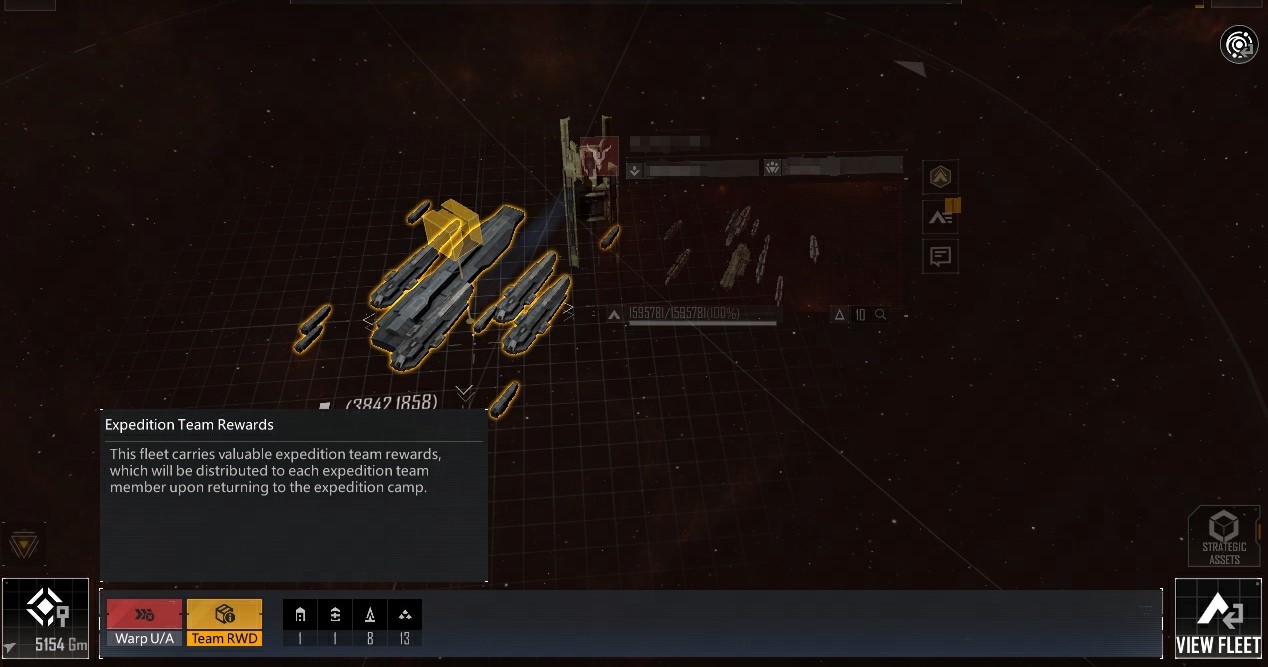Click the goat skull faction emblem
Image resolution: width=1268 pixels, height=667 pixels.
tap(599, 156)
